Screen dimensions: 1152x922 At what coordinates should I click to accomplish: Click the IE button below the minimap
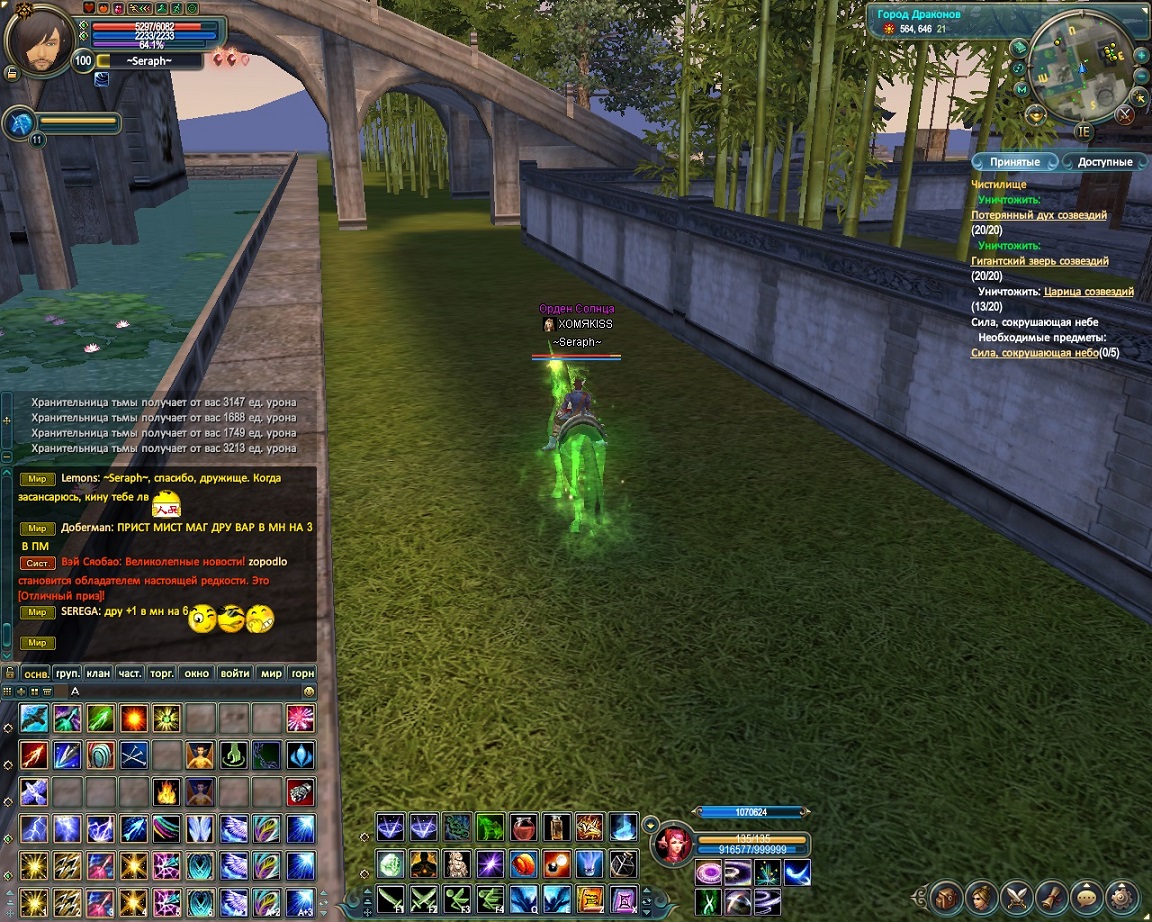pyautogui.click(x=1084, y=131)
